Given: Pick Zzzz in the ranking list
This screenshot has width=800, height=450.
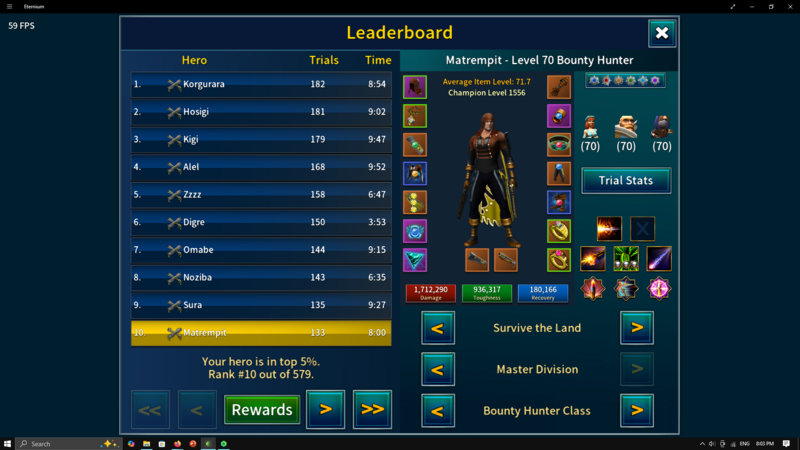Looking at the screenshot, I should coord(260,195).
